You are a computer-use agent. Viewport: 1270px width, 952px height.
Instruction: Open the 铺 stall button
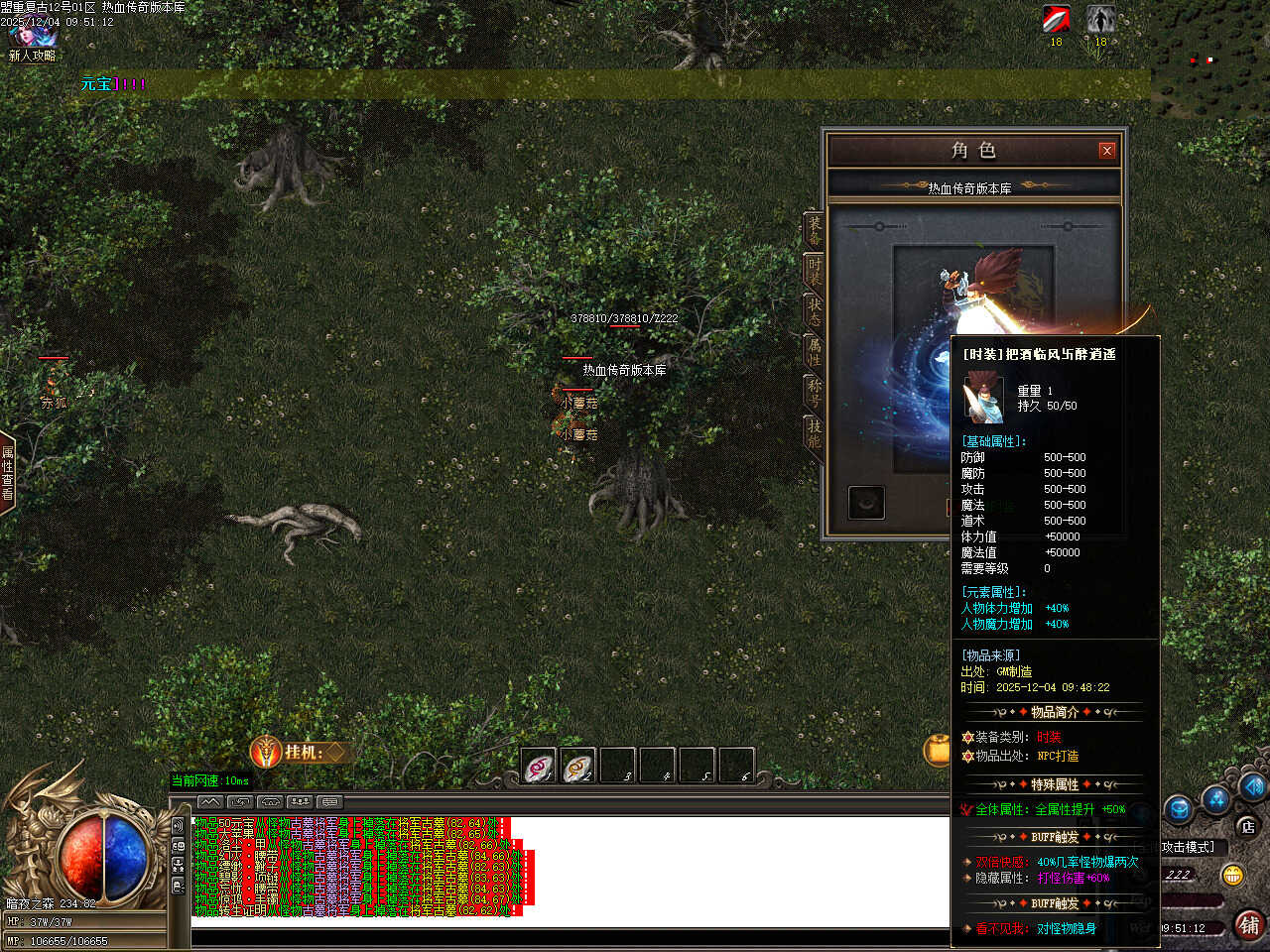pyautogui.click(x=1249, y=925)
